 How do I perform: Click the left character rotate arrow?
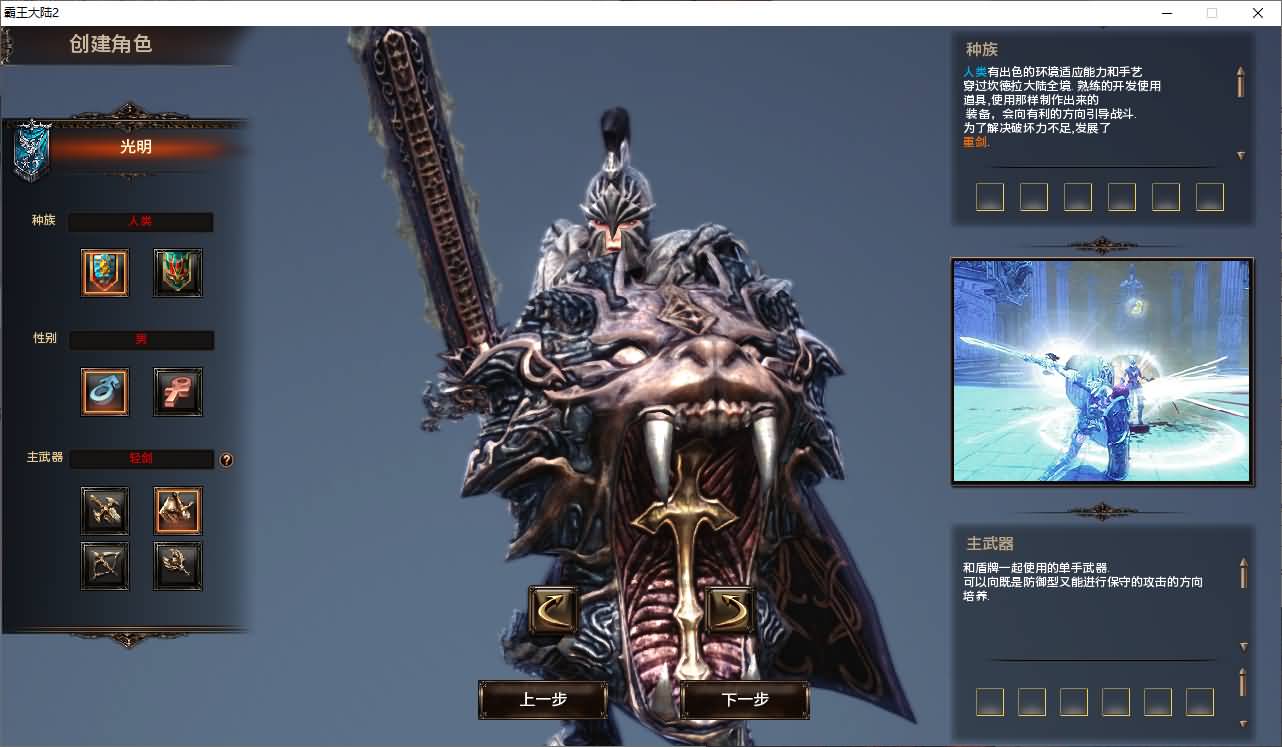(x=551, y=609)
